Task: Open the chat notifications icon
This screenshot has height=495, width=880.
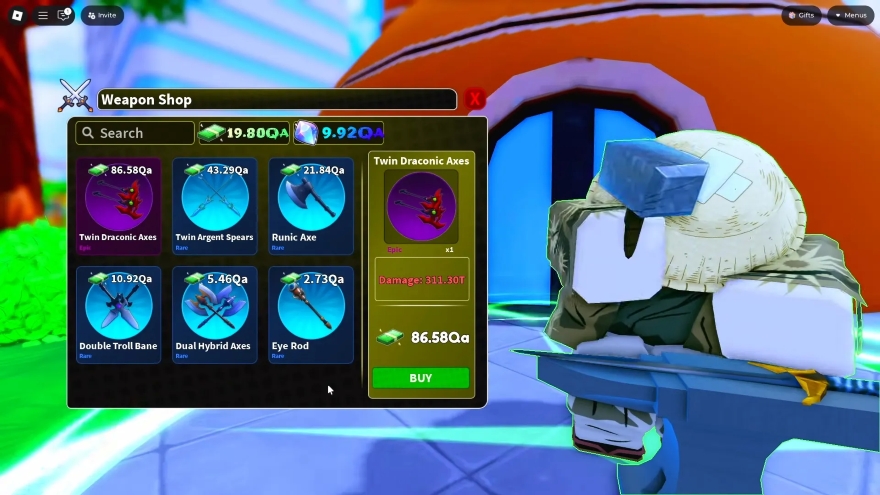Action: [64, 16]
